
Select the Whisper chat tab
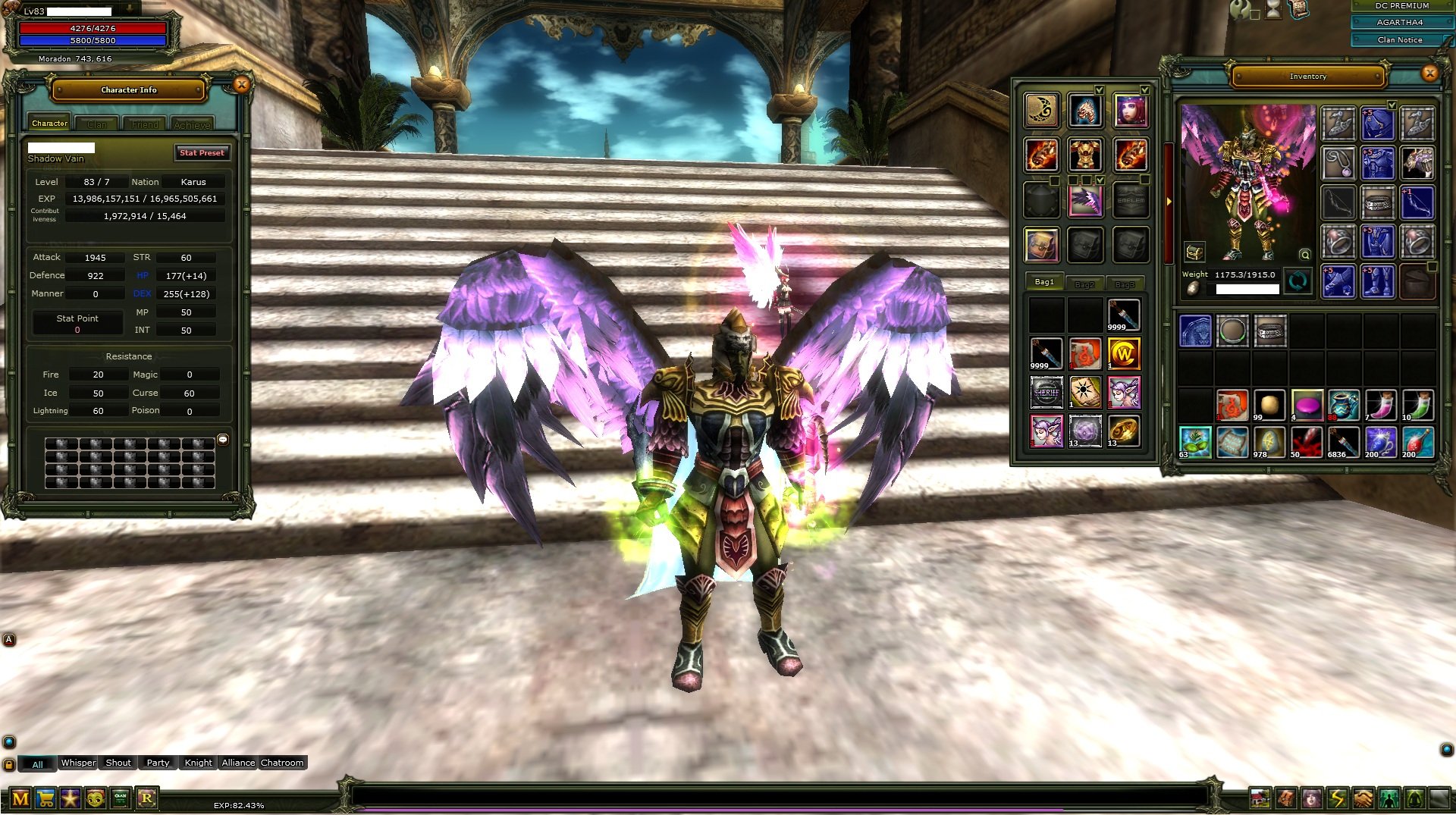(x=78, y=763)
